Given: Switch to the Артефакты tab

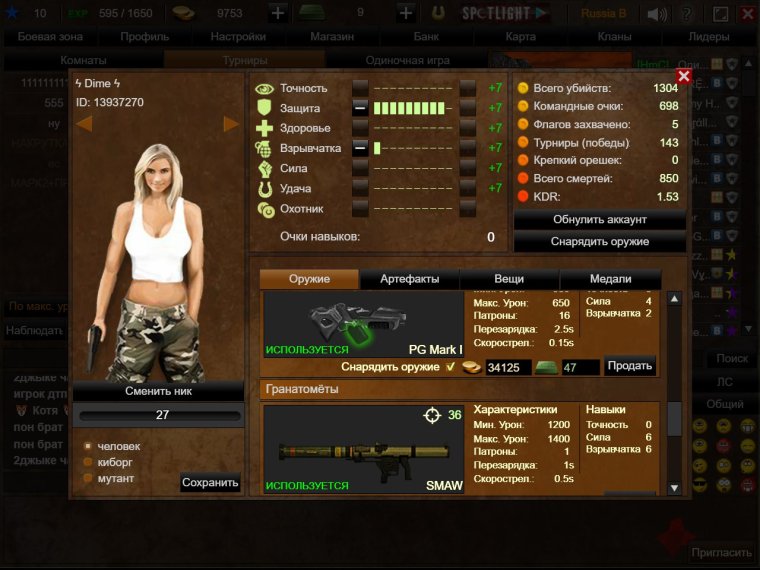Looking at the screenshot, I should 409,279.
